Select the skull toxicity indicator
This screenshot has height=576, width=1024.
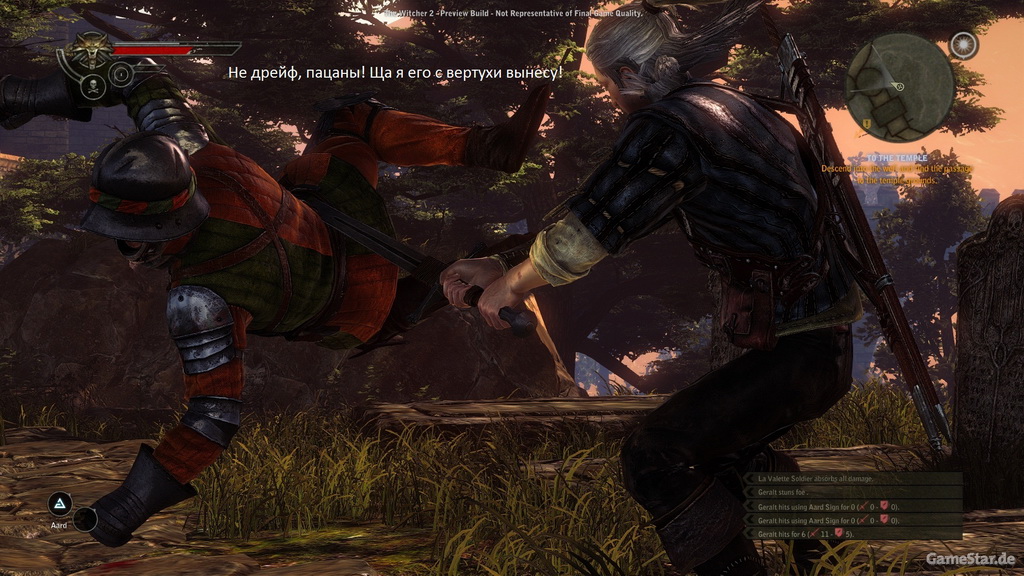[93, 85]
